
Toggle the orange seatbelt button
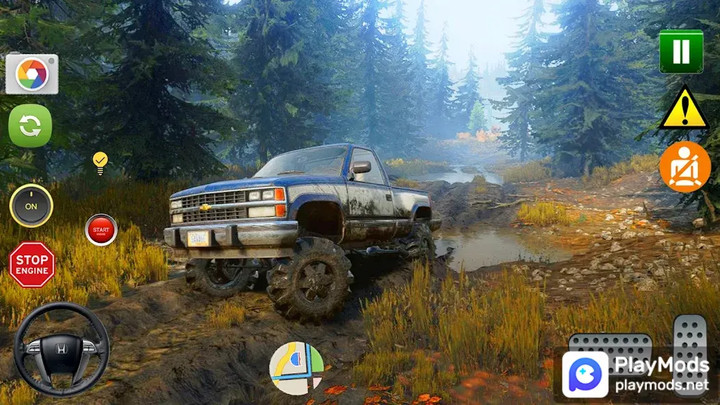[x=684, y=167]
